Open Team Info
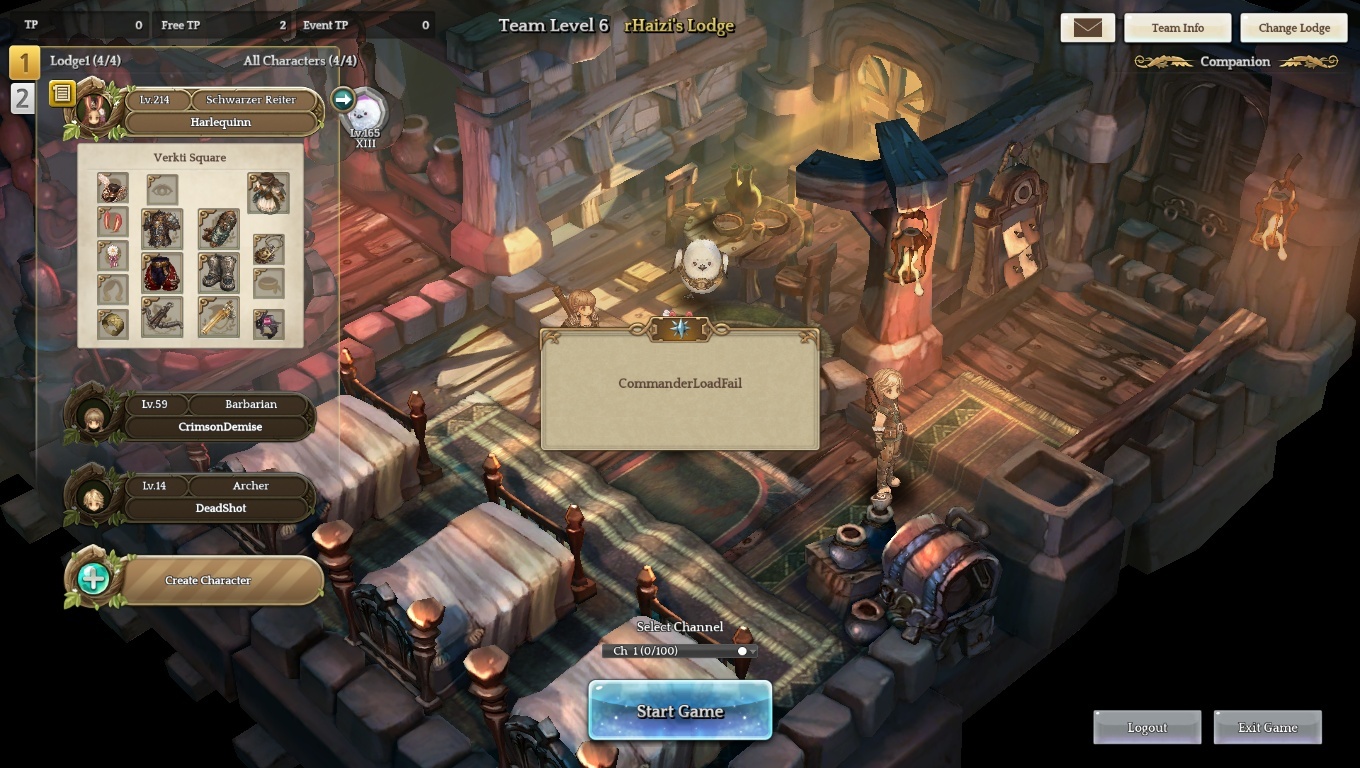This screenshot has height=768, width=1360. coord(1177,28)
